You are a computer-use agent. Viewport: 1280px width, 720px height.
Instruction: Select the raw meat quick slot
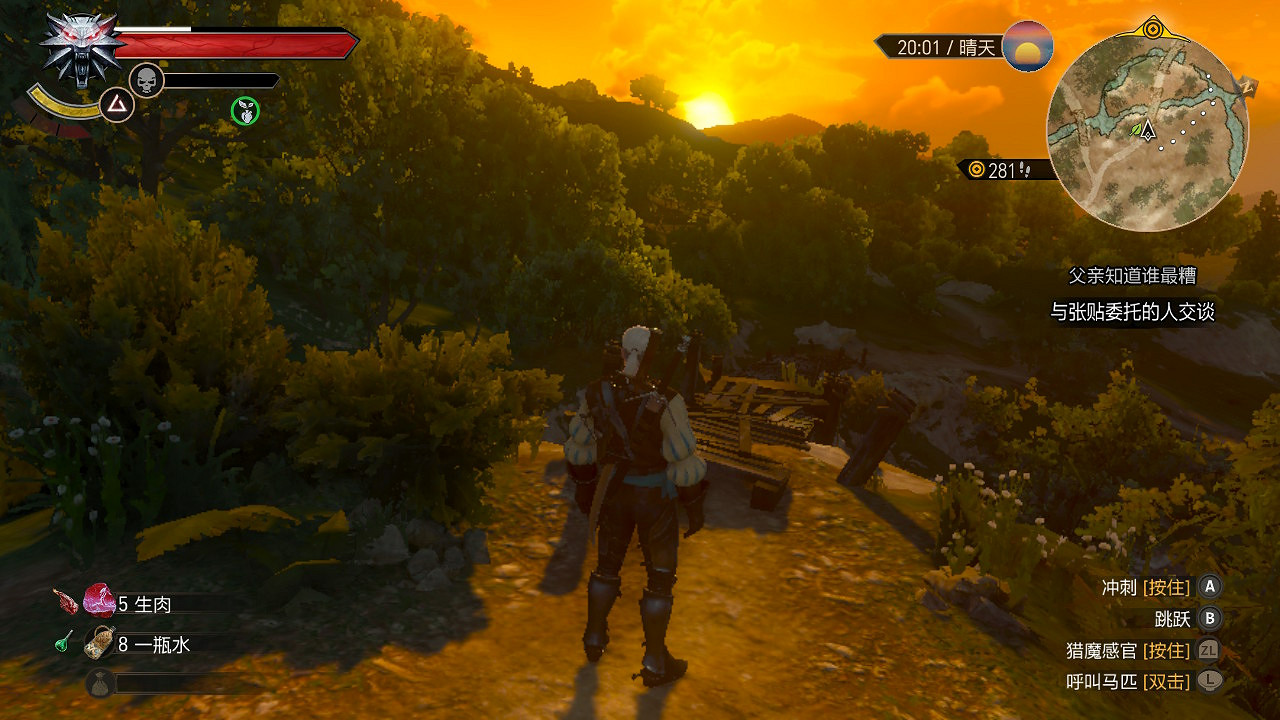pos(100,602)
